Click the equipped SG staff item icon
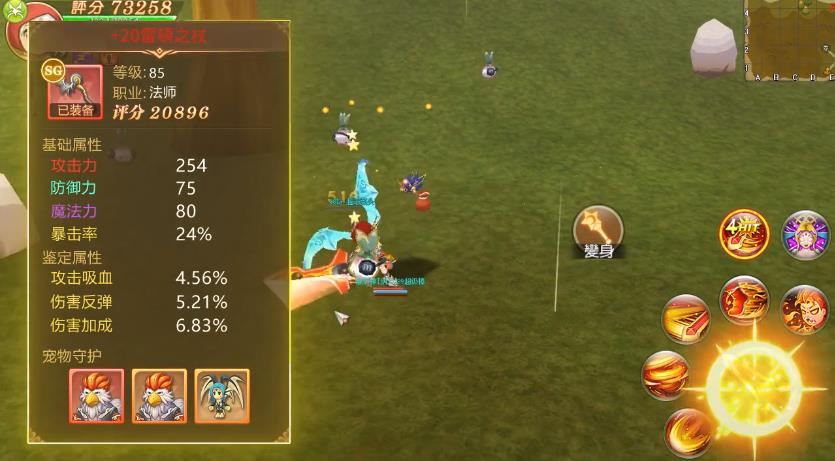Viewport: 835px width, 461px height. click(74, 90)
